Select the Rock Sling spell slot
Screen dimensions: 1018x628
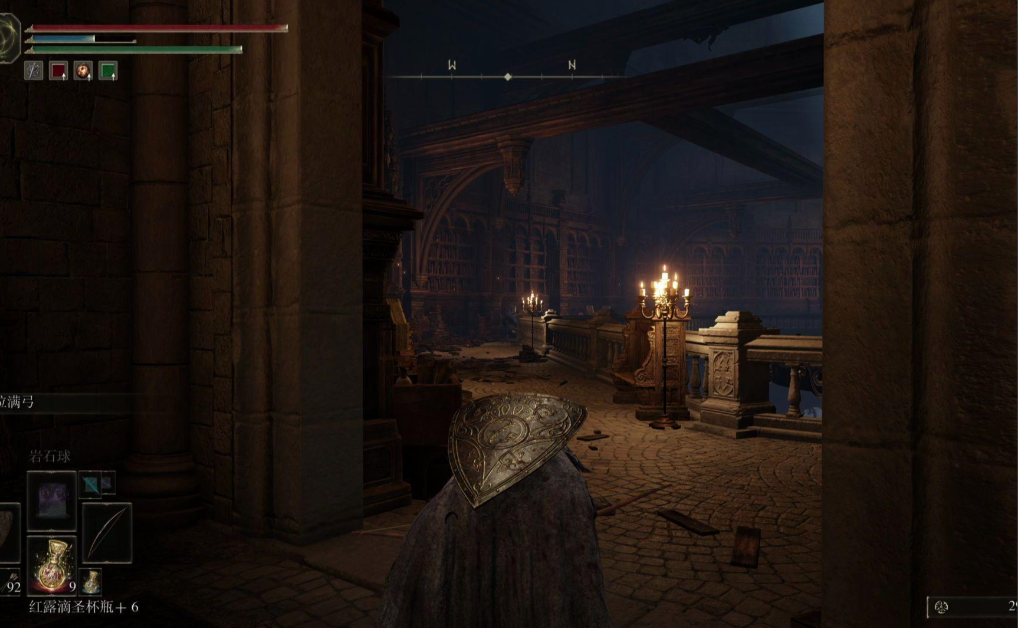51,500
